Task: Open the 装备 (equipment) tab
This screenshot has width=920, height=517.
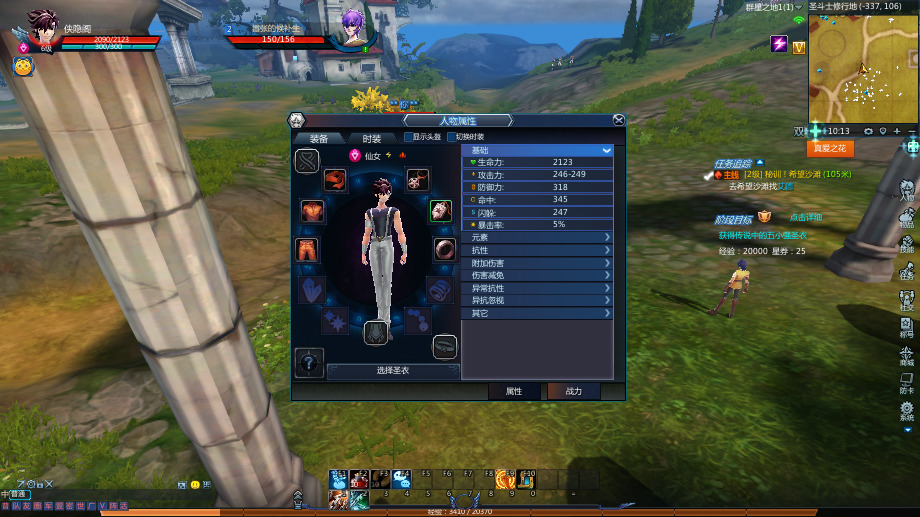Action: (x=319, y=138)
